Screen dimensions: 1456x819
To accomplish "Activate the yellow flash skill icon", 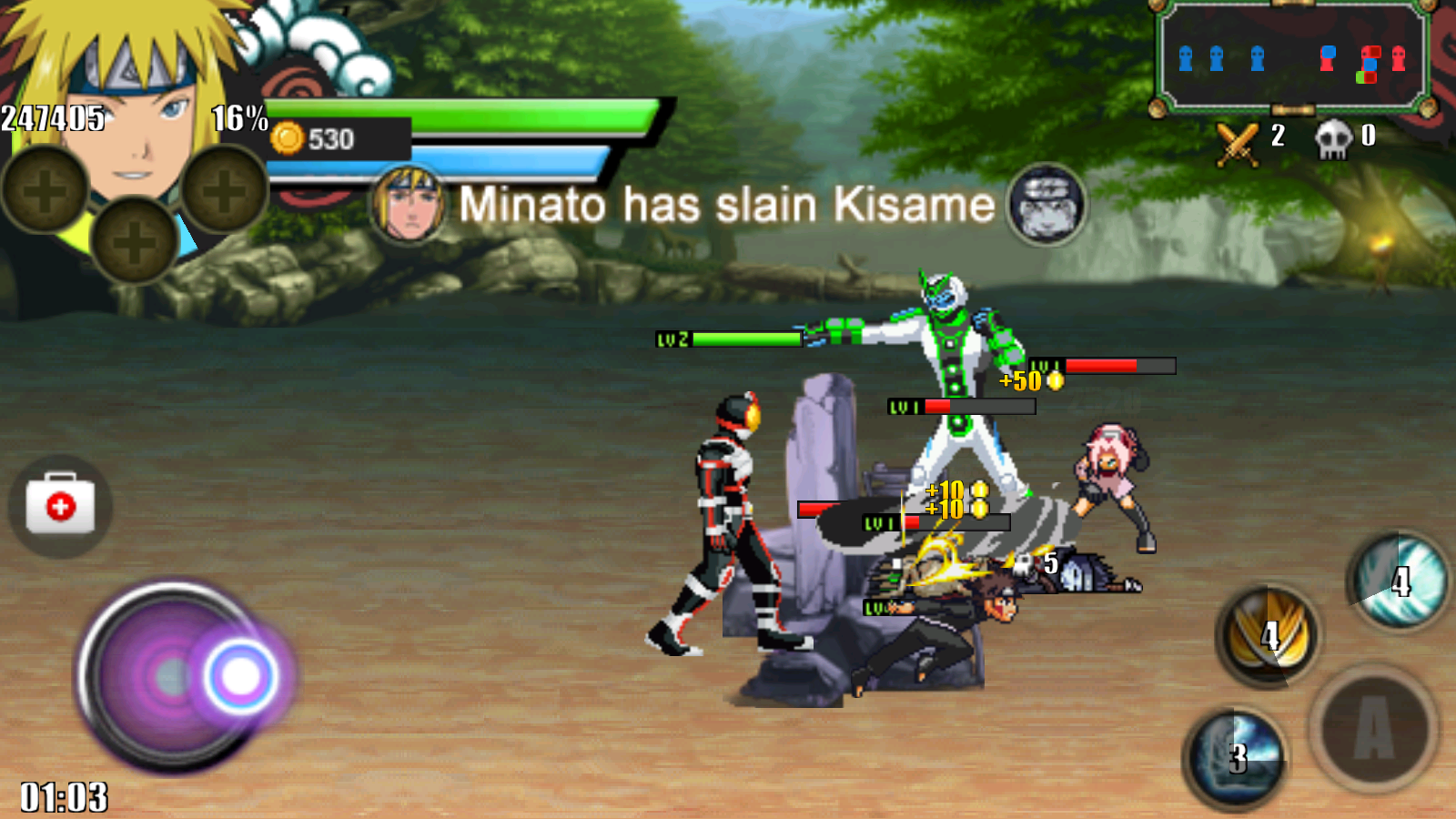I will [x=1269, y=635].
